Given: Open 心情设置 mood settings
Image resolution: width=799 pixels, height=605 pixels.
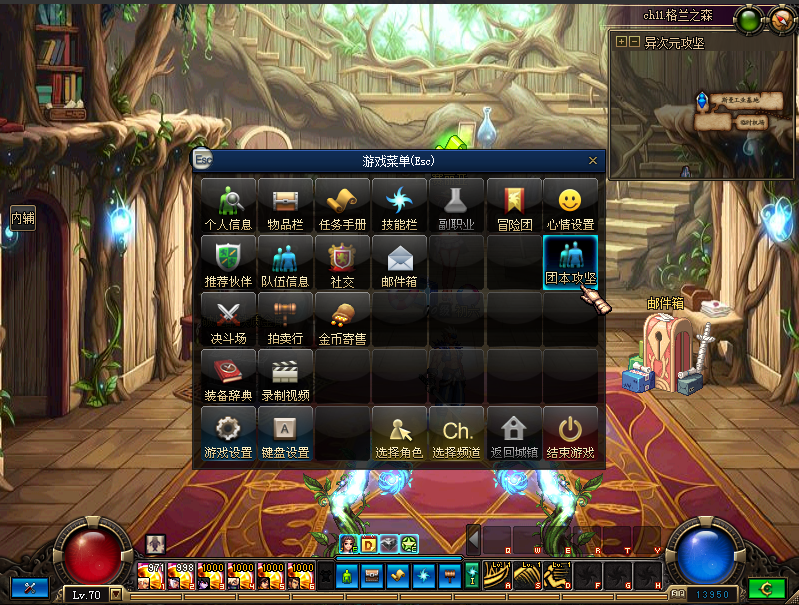Looking at the screenshot, I should coord(570,204).
